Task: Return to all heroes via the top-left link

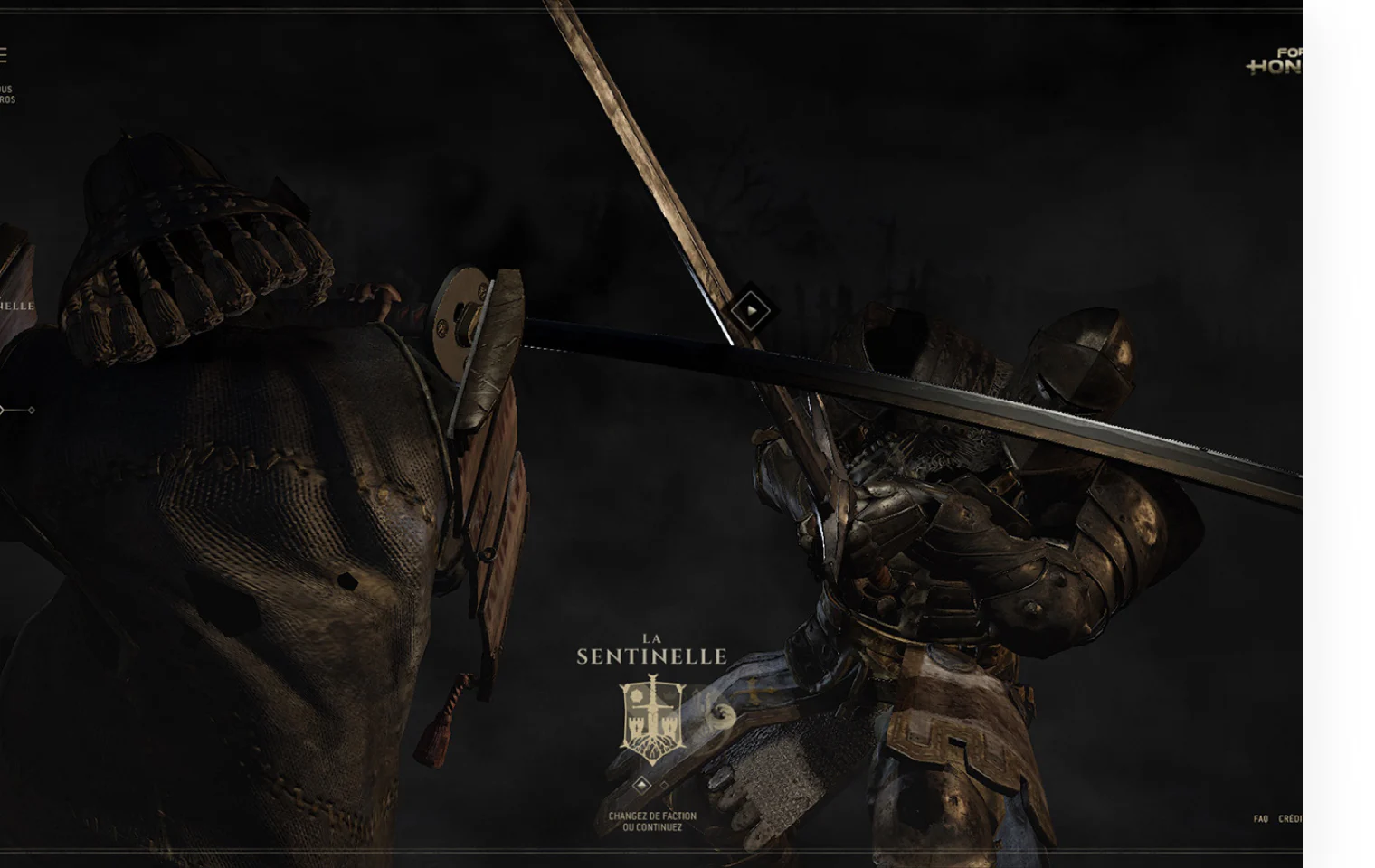Action: click(9, 92)
